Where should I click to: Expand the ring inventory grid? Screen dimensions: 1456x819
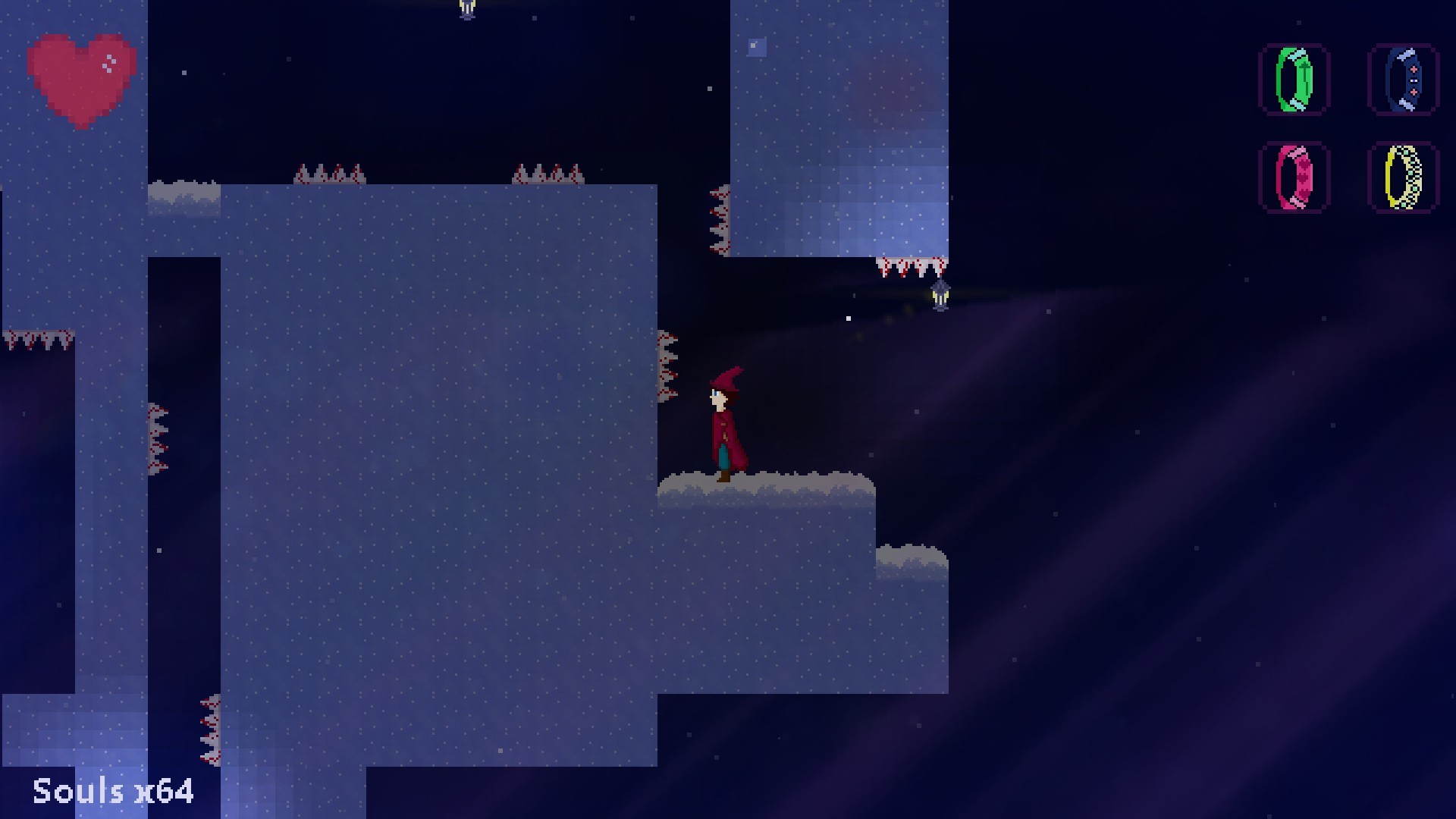point(1348,129)
